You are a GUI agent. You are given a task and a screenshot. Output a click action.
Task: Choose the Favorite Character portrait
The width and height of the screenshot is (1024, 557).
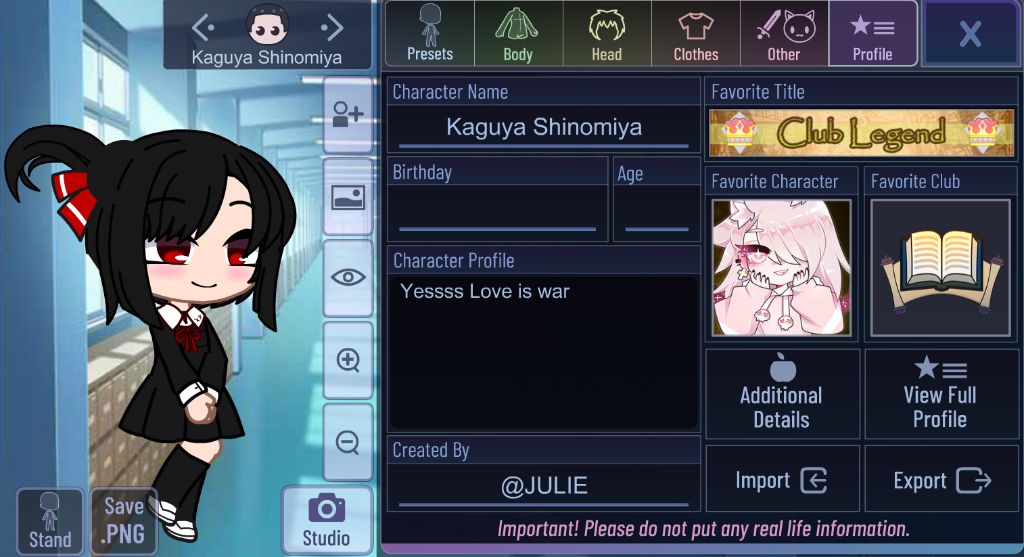tap(781, 268)
